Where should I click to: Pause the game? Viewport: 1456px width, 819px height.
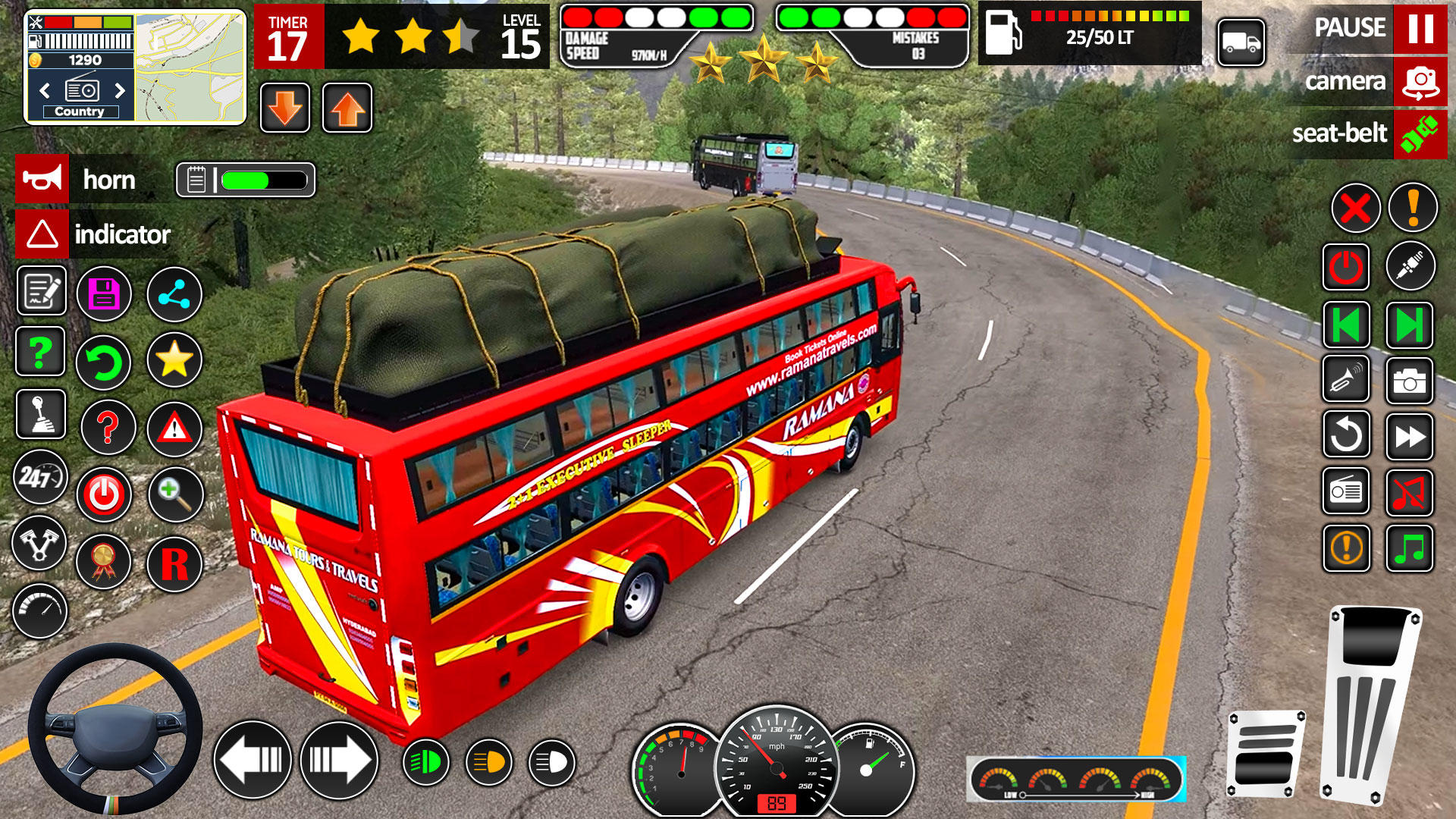[1420, 29]
